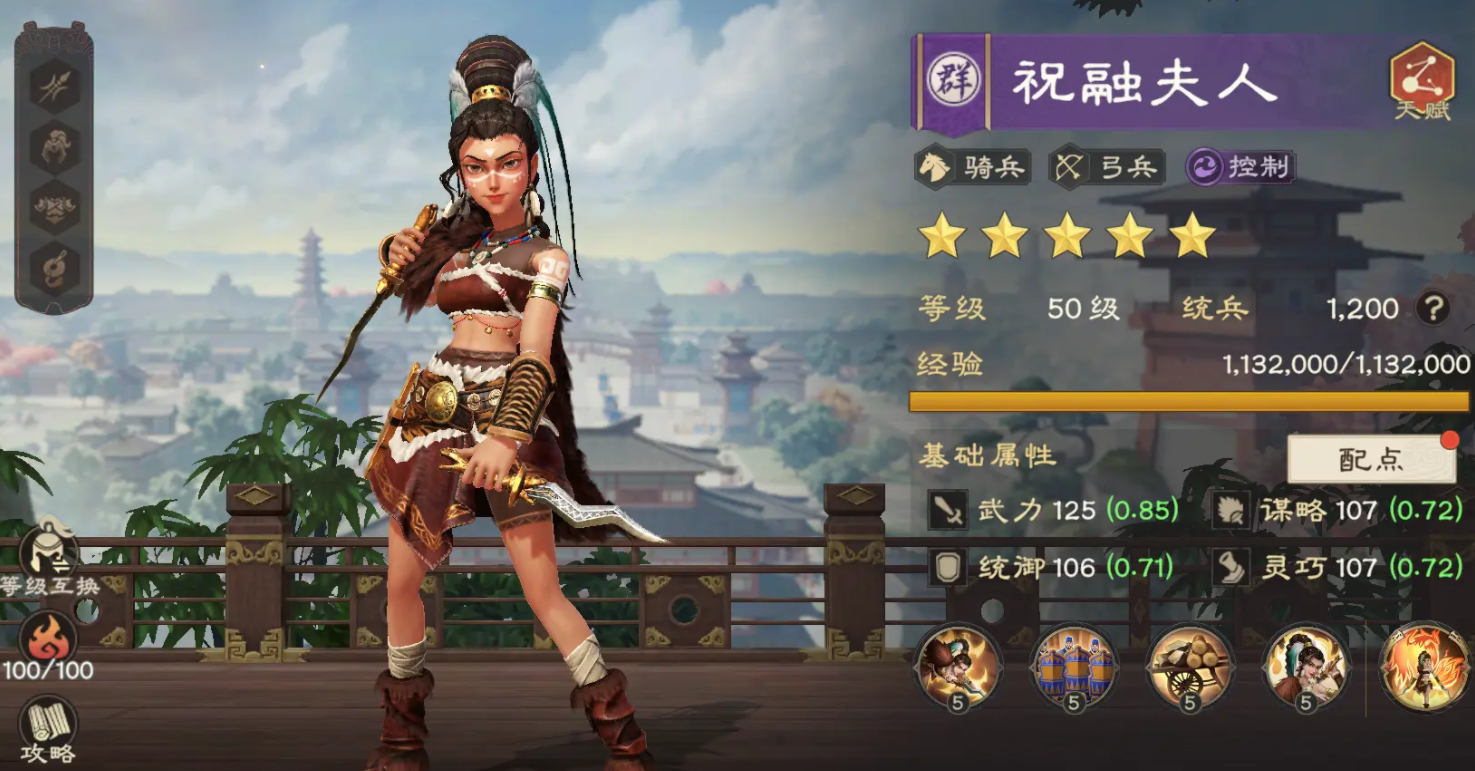Tap the 群 faction emblem beside the hero name
The width and height of the screenshot is (1475, 771).
coord(953,83)
